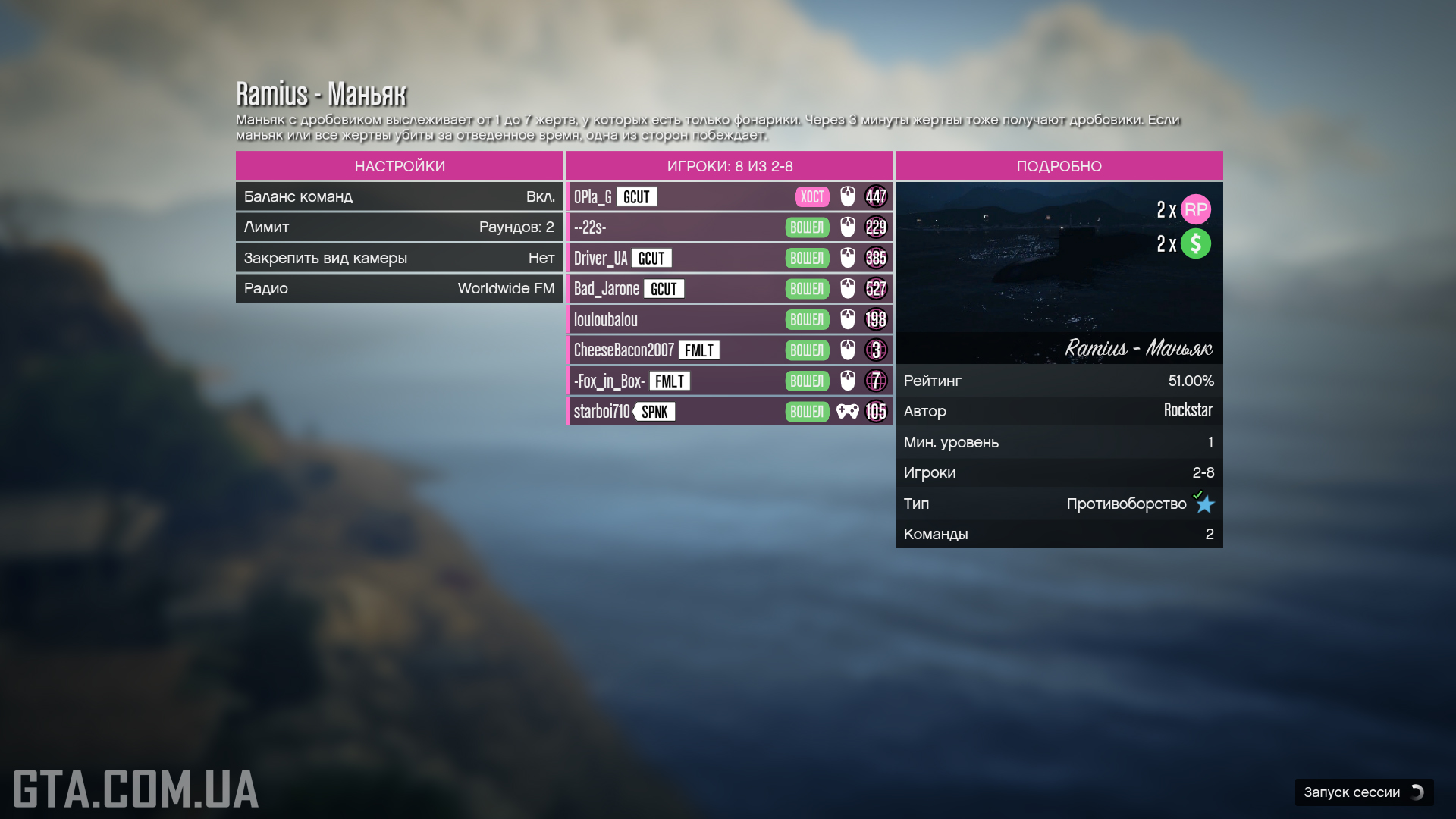This screenshot has height=819, width=1456.
Task: Select player -Fox_in_Box- row
Action: 730,381
